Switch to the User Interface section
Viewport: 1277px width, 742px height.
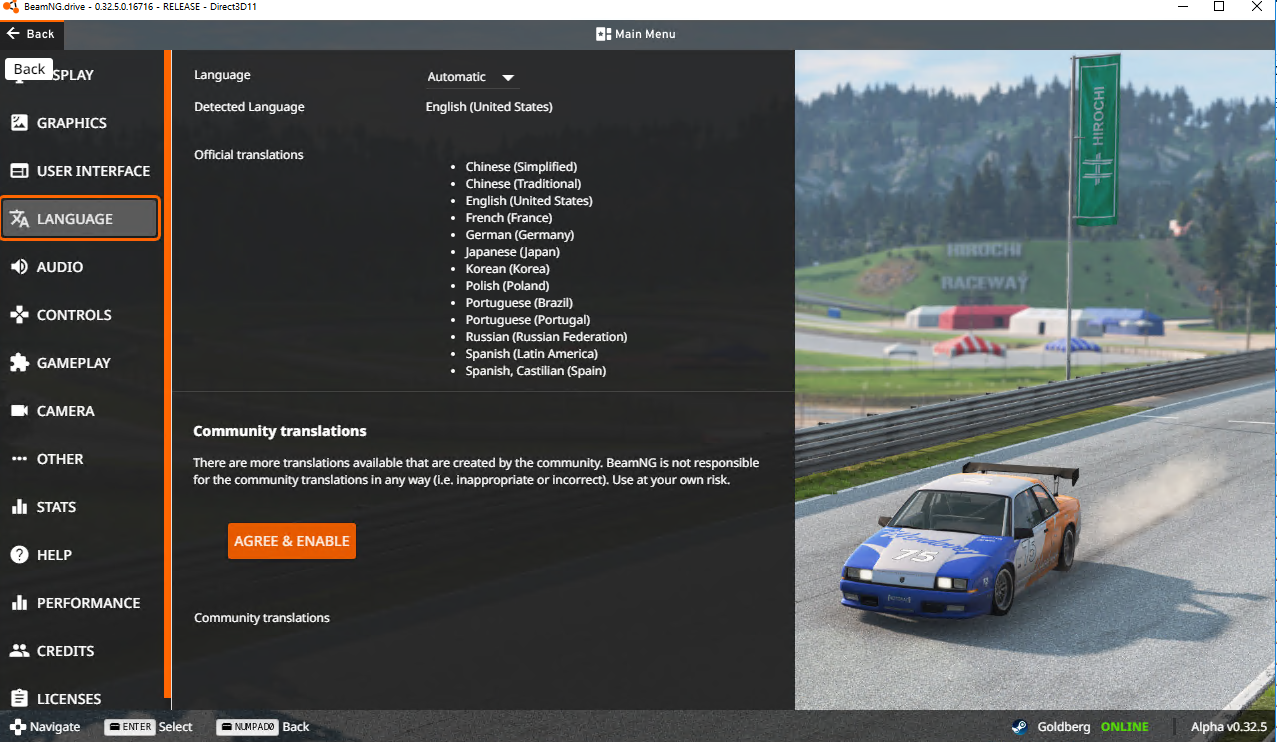click(93, 171)
